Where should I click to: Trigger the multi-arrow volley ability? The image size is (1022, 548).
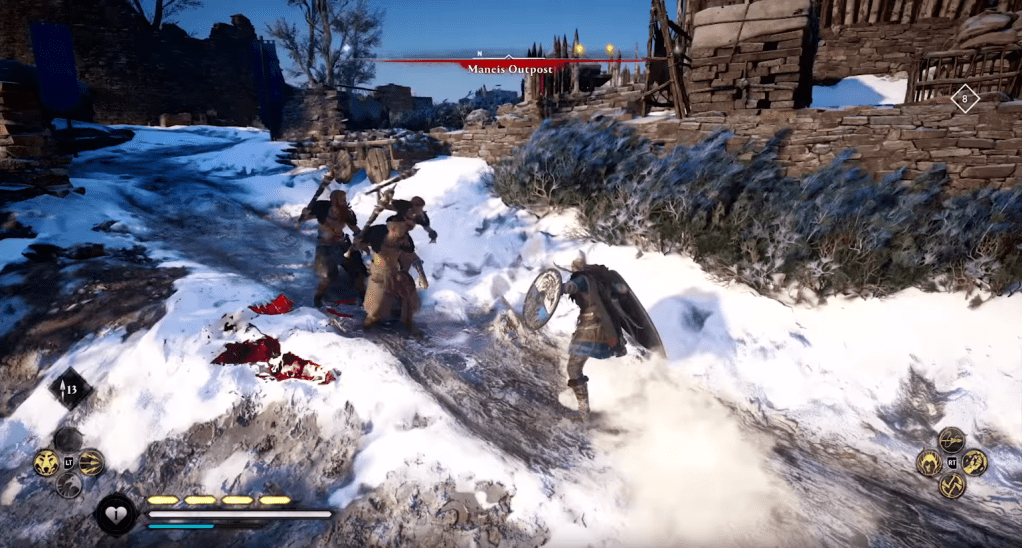[x=91, y=462]
